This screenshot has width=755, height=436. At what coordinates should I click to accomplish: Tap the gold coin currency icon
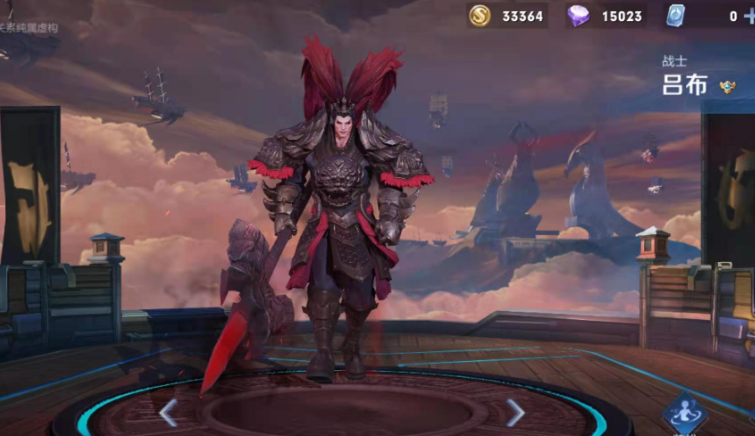pyautogui.click(x=480, y=16)
